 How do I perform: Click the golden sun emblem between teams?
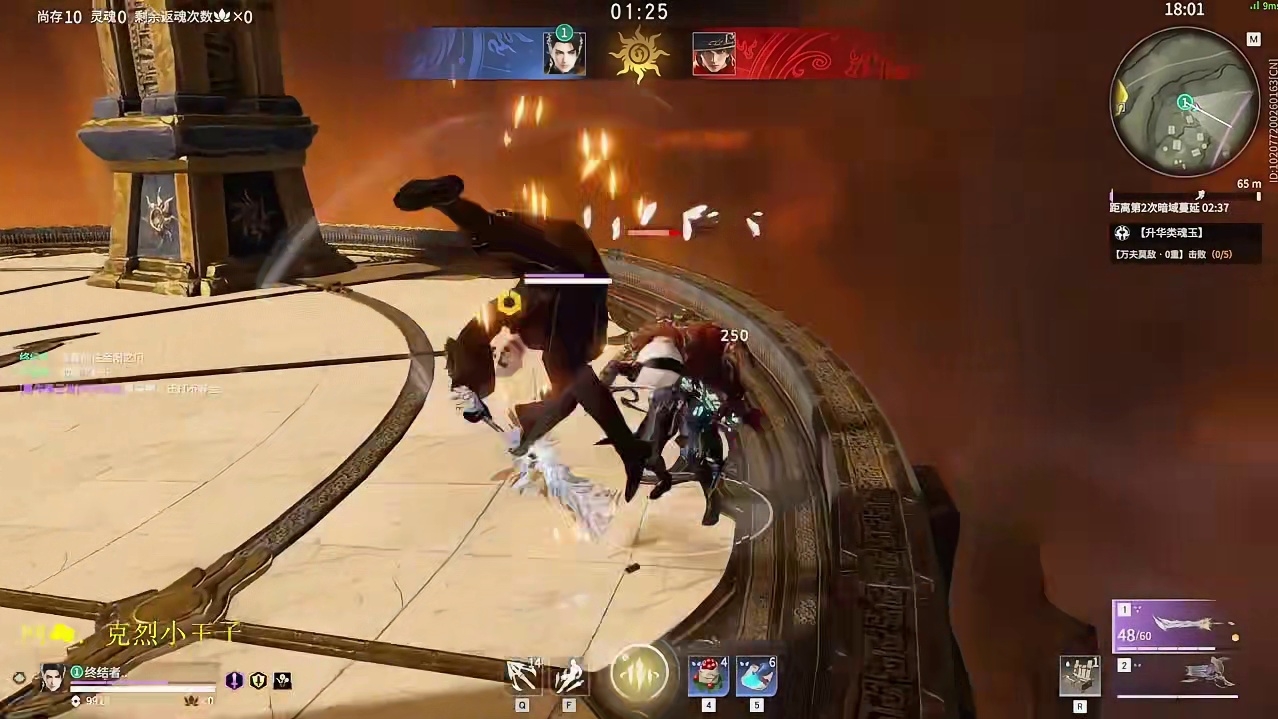[x=638, y=54]
